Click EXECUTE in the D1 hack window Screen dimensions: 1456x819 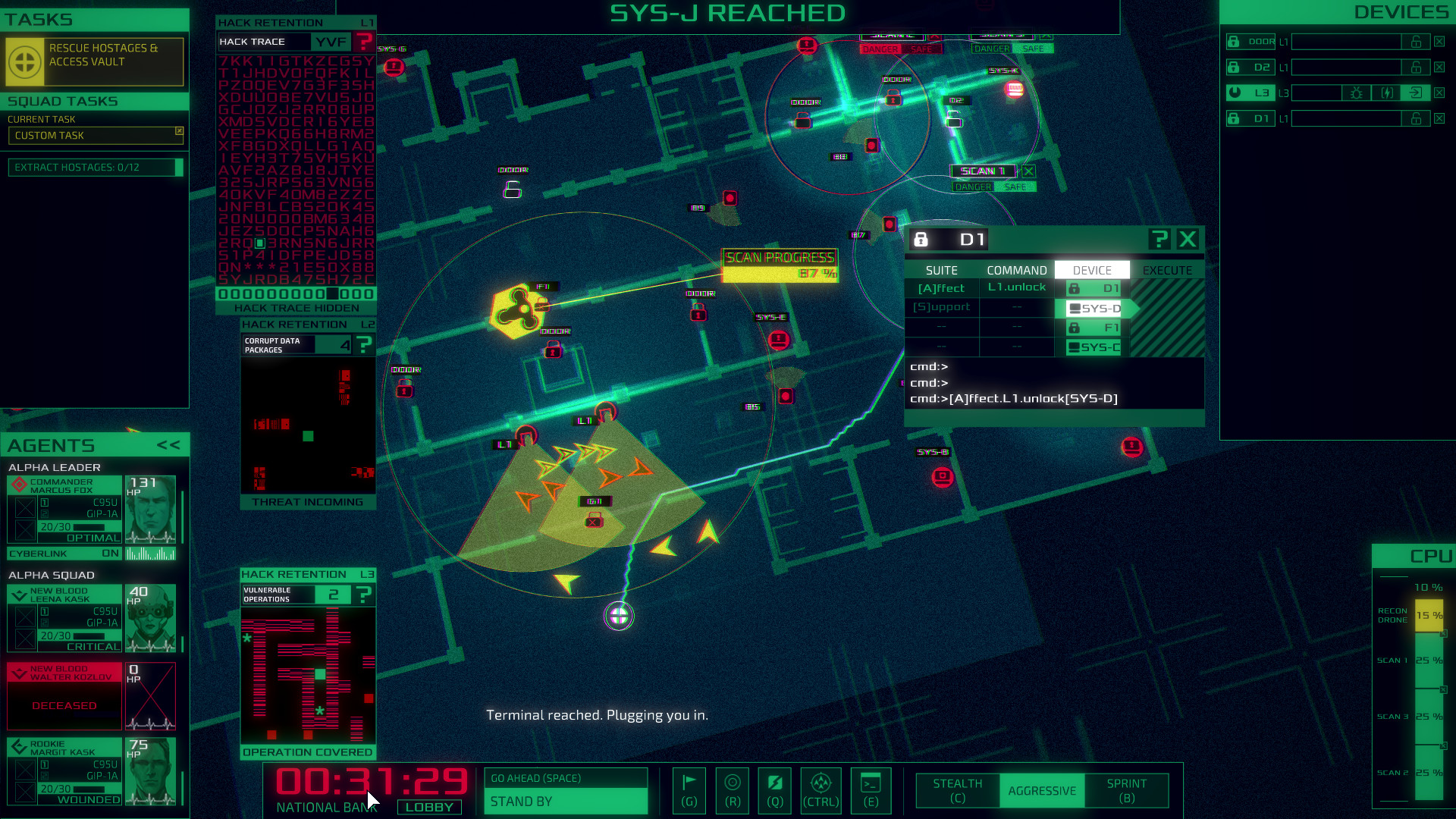coord(1167,270)
